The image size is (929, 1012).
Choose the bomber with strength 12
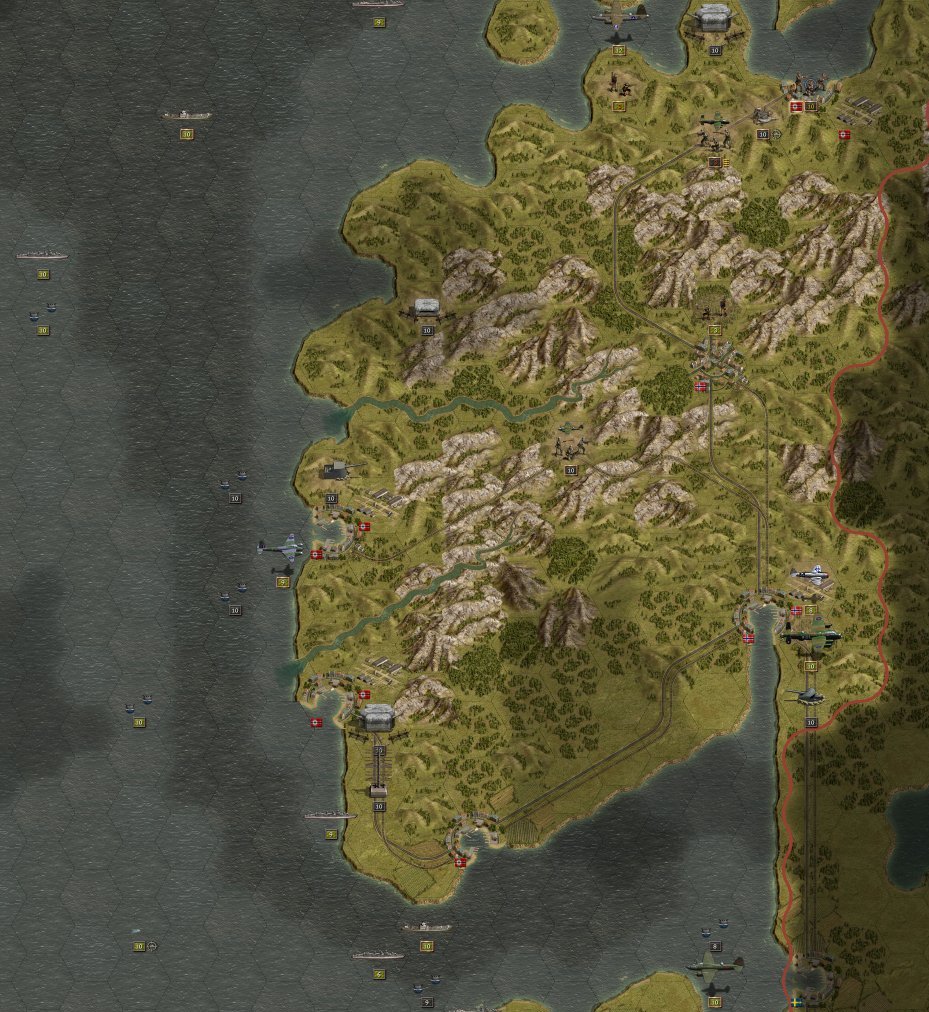click(x=618, y=14)
